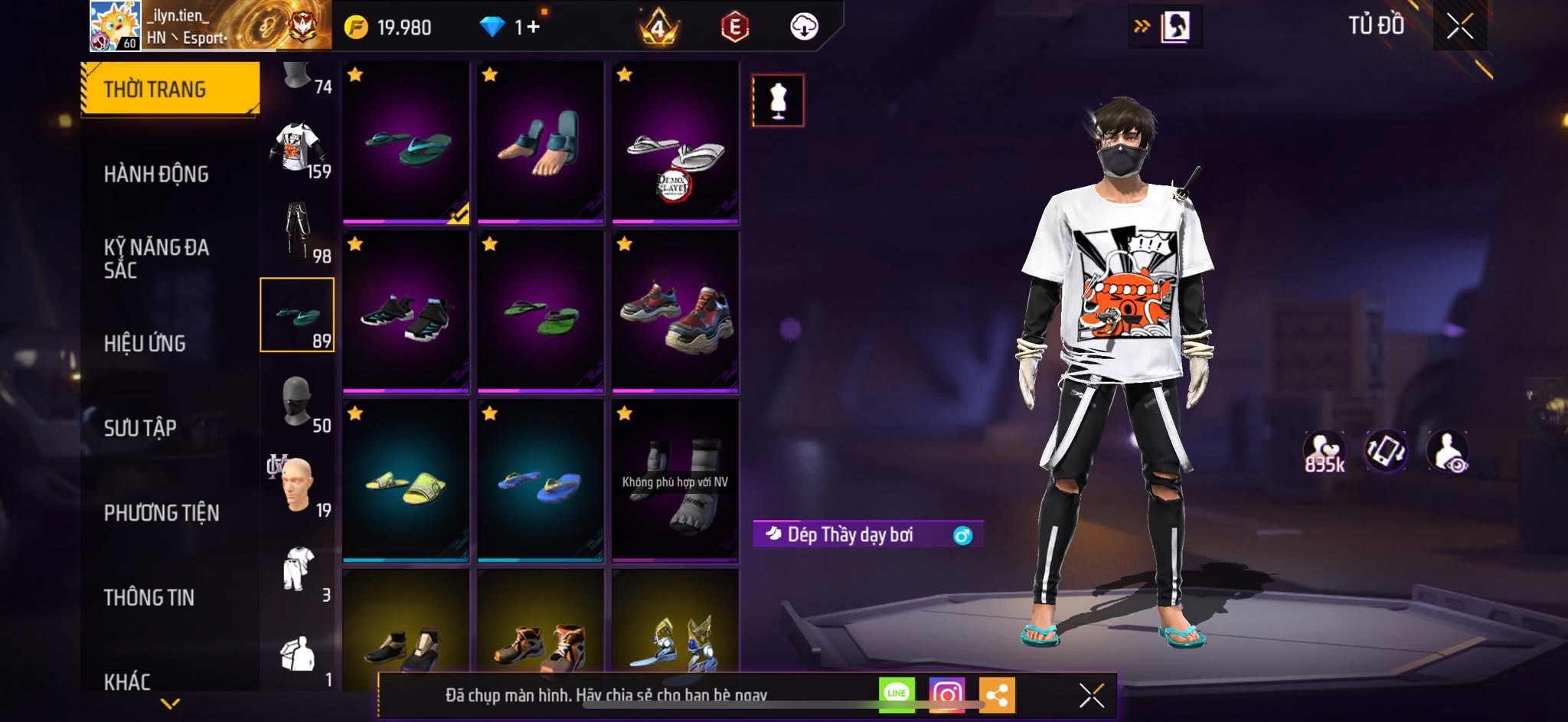Screen dimensions: 1568x722
Task: Dismiss the screenshot share banner
Action: [1090, 694]
